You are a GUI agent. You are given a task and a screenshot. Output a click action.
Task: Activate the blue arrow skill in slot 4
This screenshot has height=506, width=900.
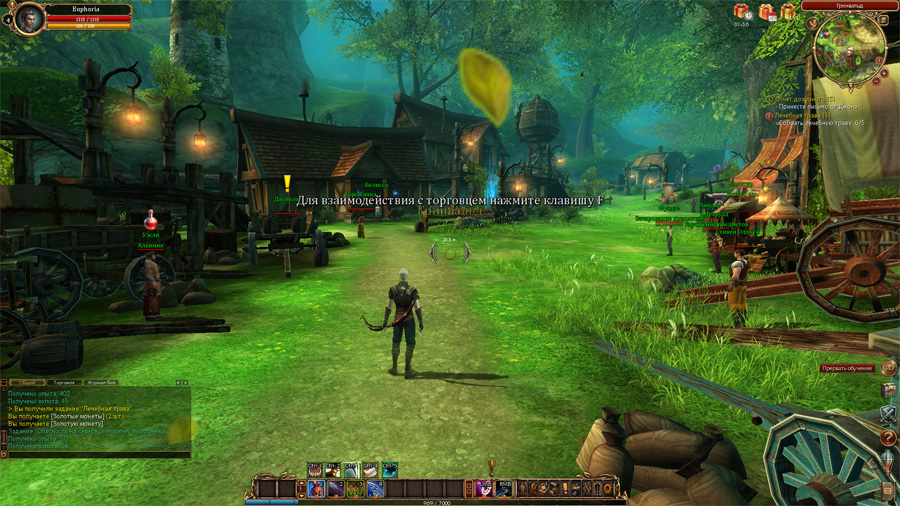tap(374, 489)
